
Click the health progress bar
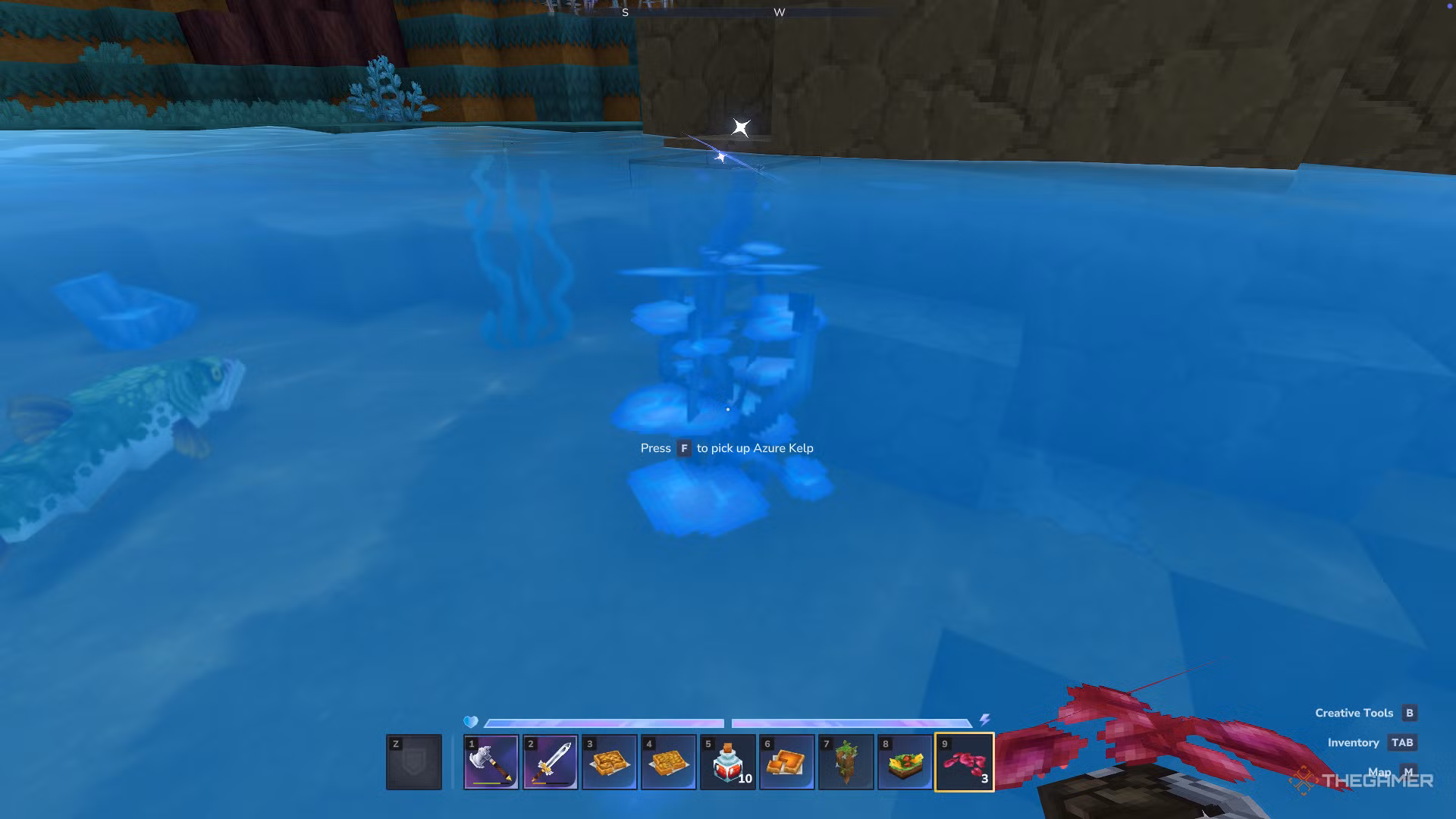click(x=603, y=723)
